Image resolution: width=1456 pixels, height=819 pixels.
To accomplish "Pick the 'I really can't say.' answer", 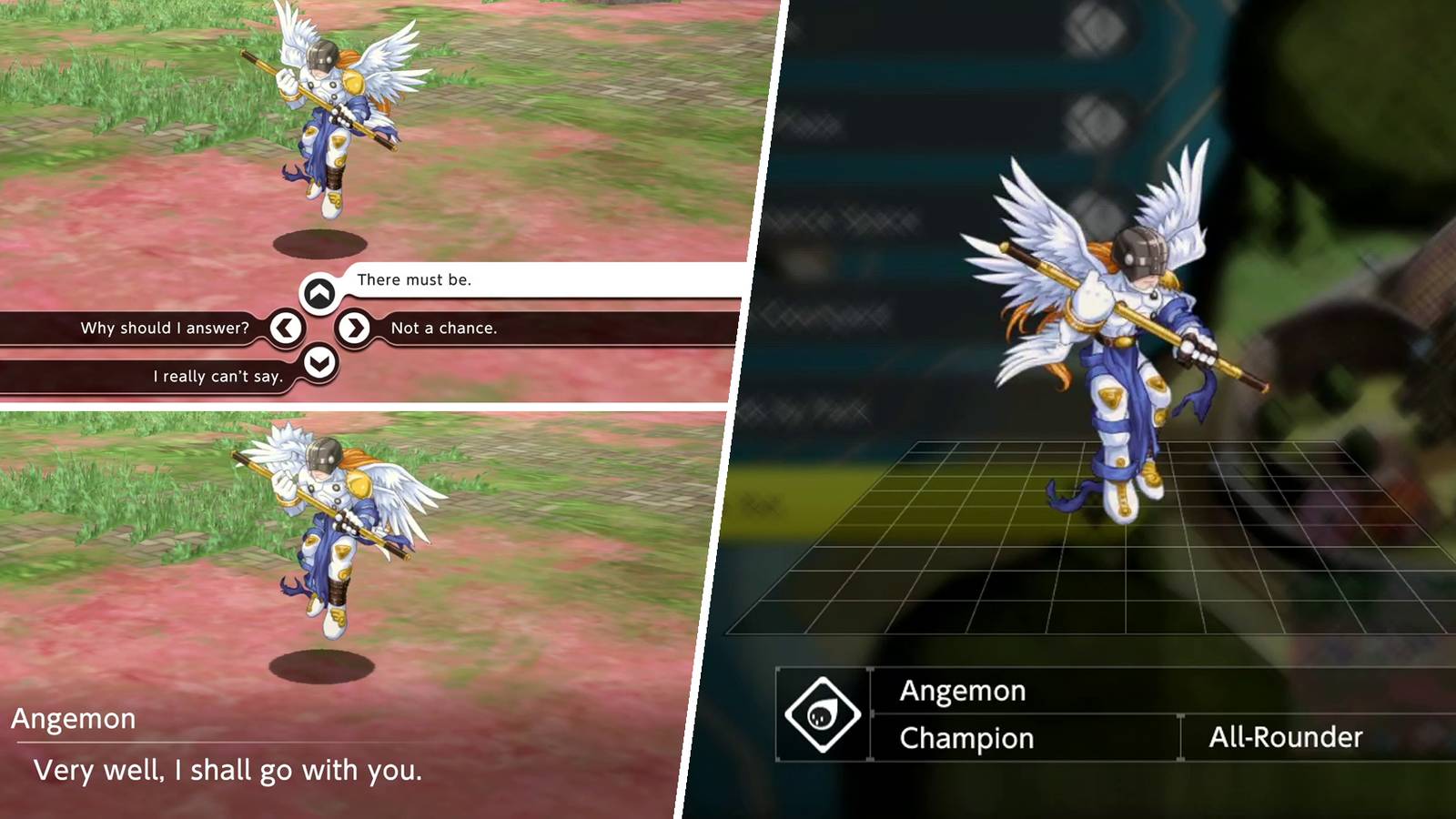I will point(218,377).
